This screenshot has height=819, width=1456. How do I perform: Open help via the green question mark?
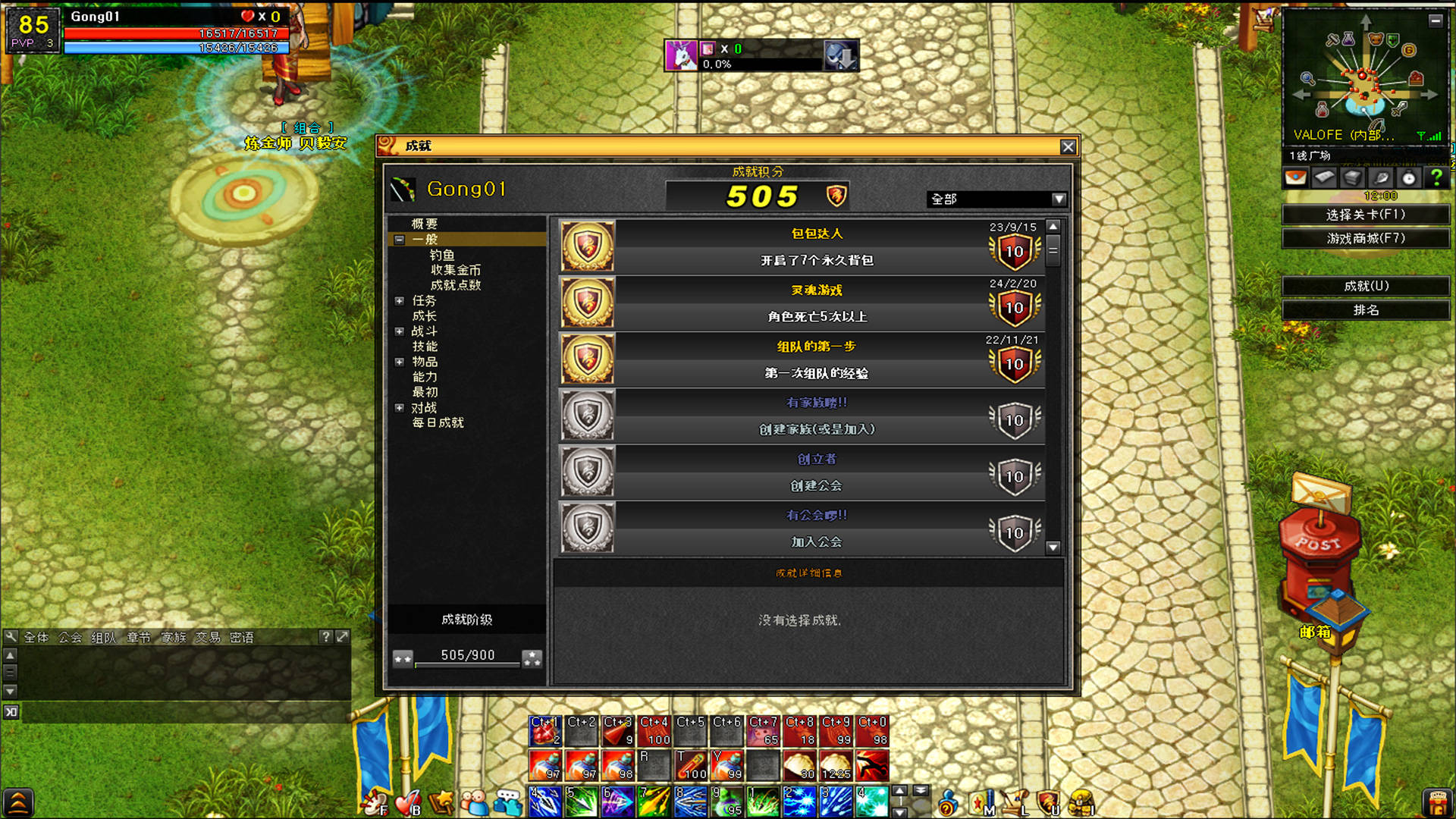[1436, 177]
